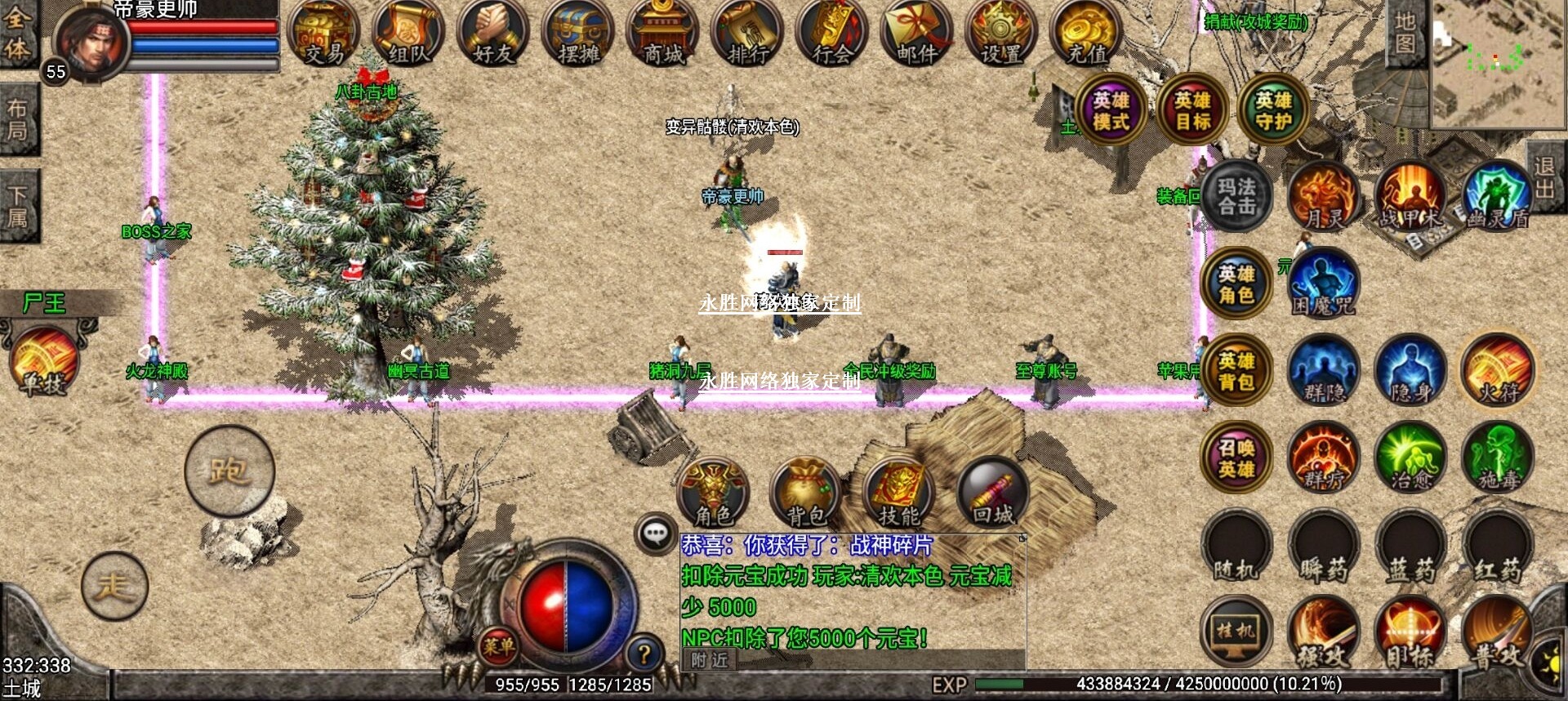Viewport: 1568px width, 701px height.
Task: Cast the 火符 fire talisman skill
Action: 1498,371
